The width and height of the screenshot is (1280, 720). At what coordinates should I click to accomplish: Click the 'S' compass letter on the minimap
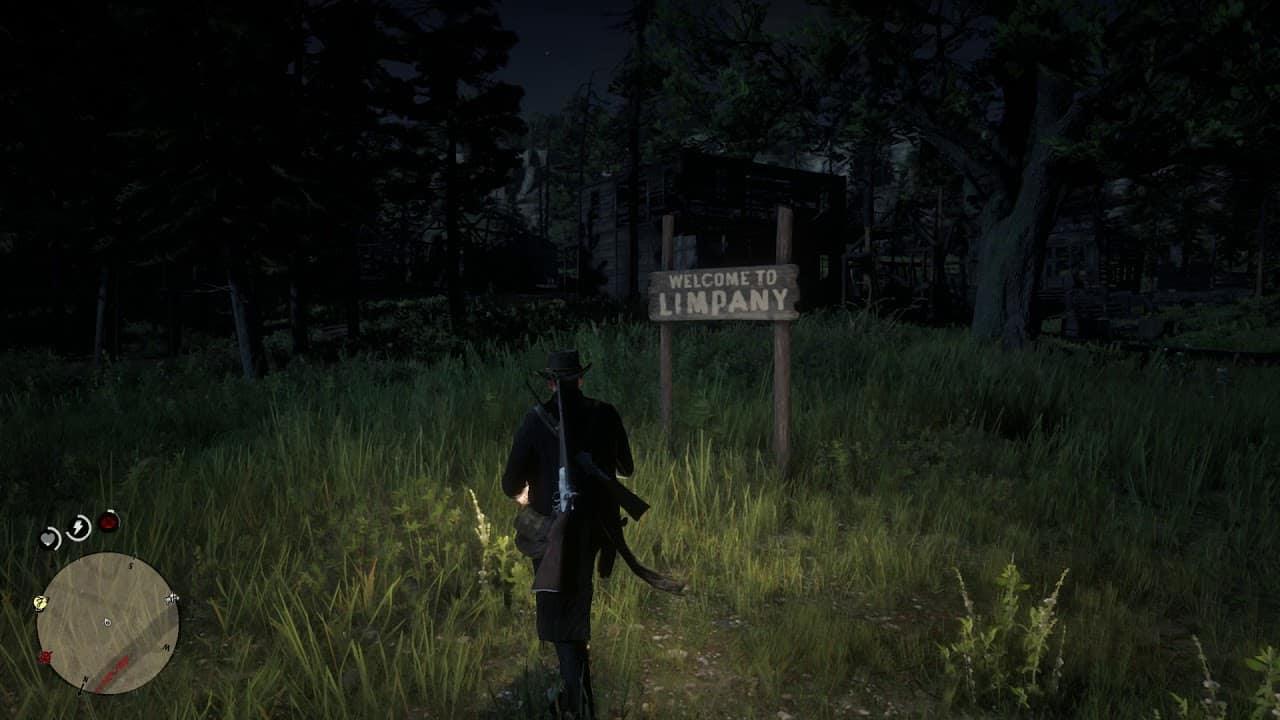pos(130,564)
